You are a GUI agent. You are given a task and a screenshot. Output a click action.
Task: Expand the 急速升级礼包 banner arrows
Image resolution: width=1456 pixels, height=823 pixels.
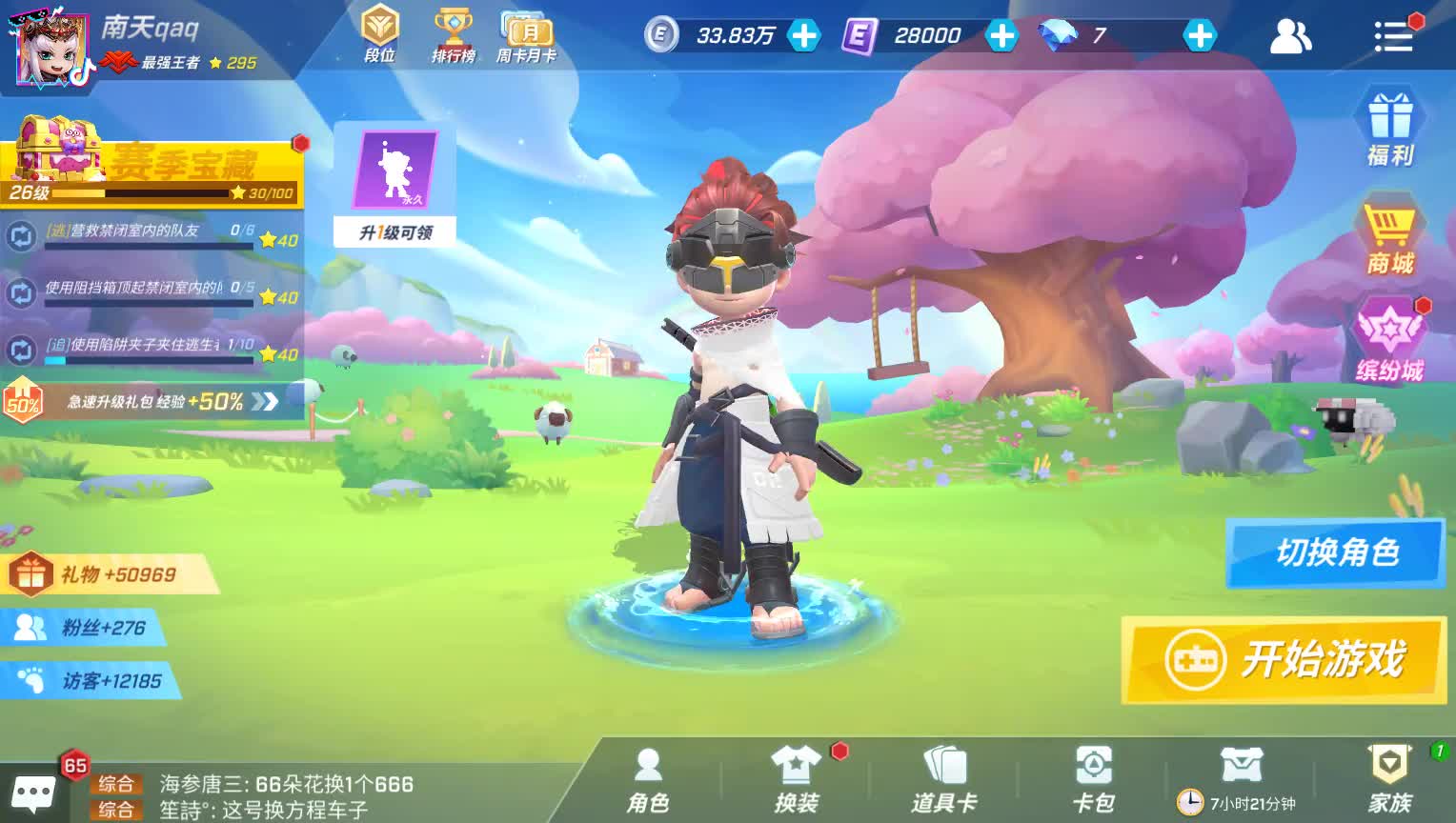click(x=264, y=400)
